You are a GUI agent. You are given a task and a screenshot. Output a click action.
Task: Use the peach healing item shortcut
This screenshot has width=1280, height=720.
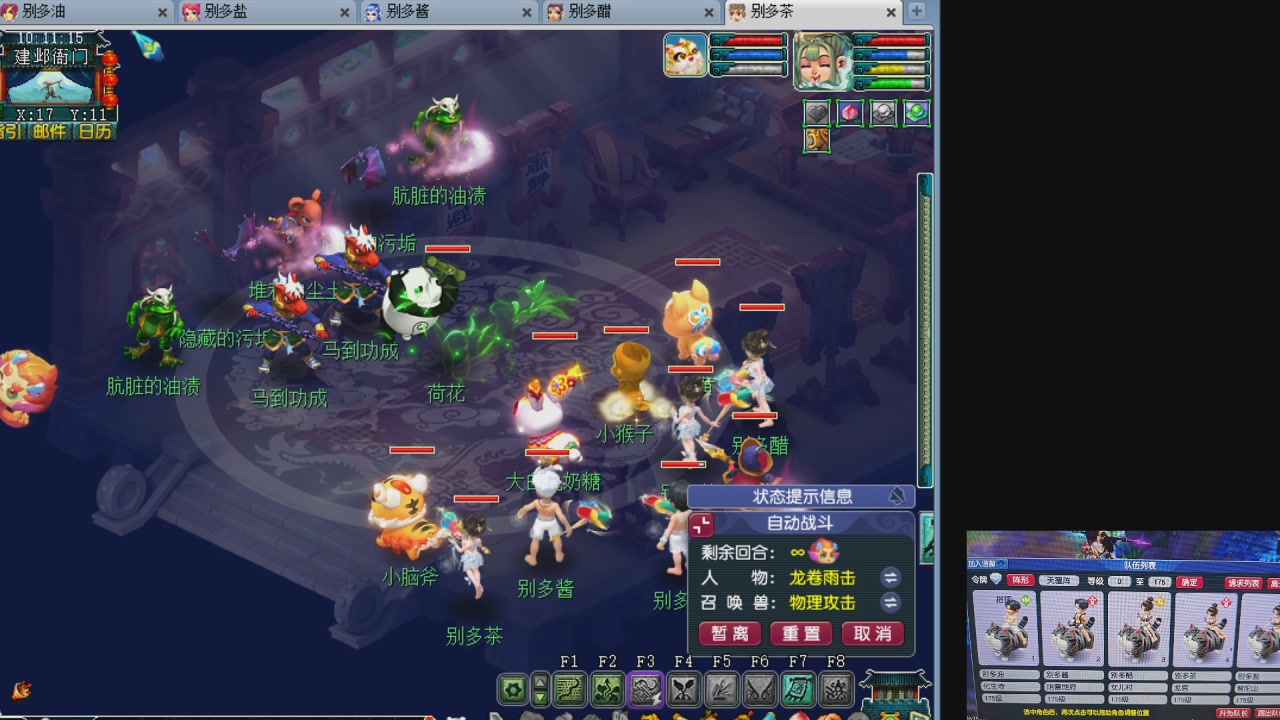pyautogui.click(x=849, y=113)
